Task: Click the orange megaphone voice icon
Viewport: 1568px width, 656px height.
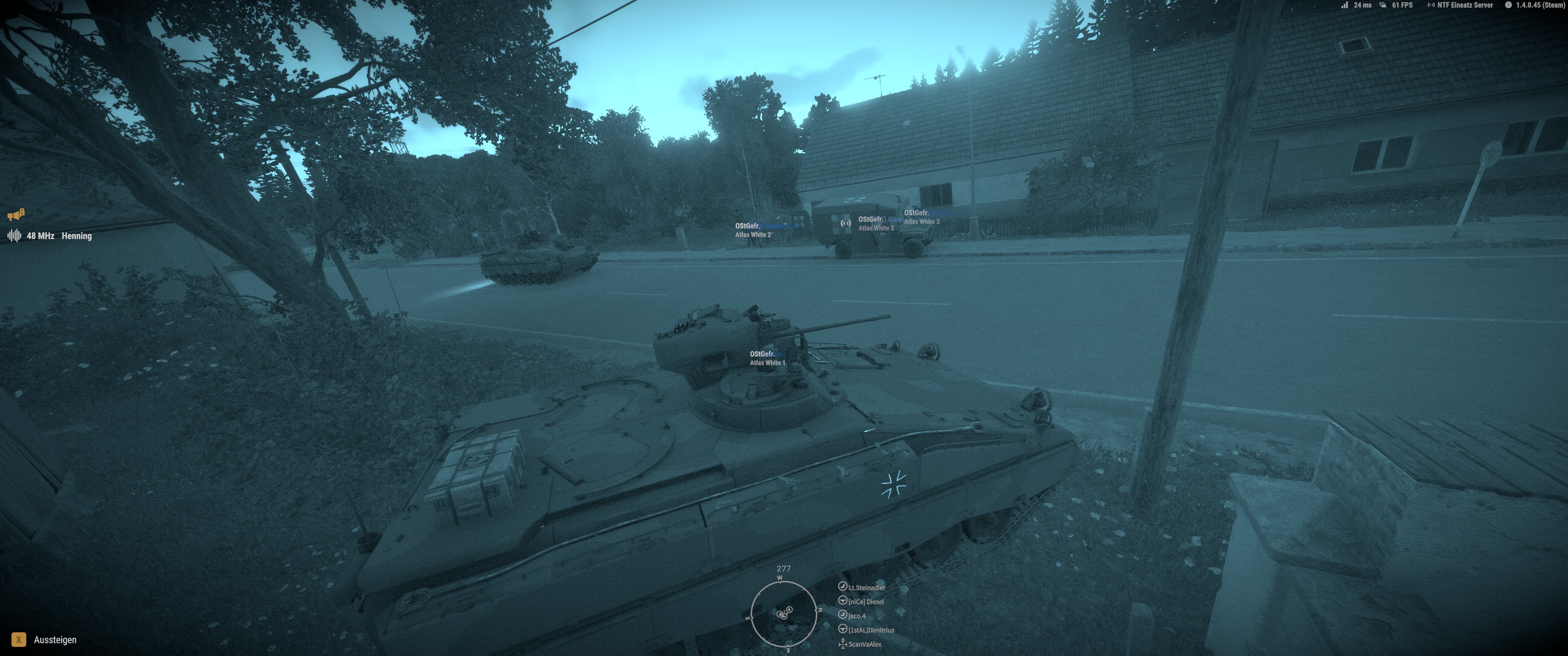Action: coord(16,215)
